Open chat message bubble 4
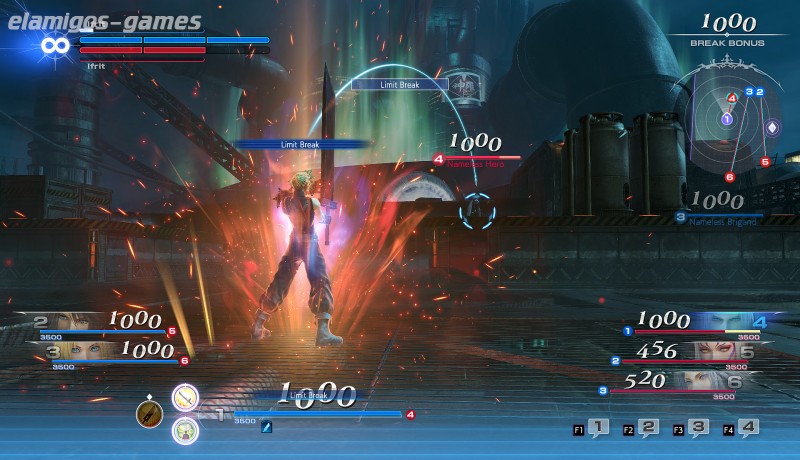 tap(747, 428)
